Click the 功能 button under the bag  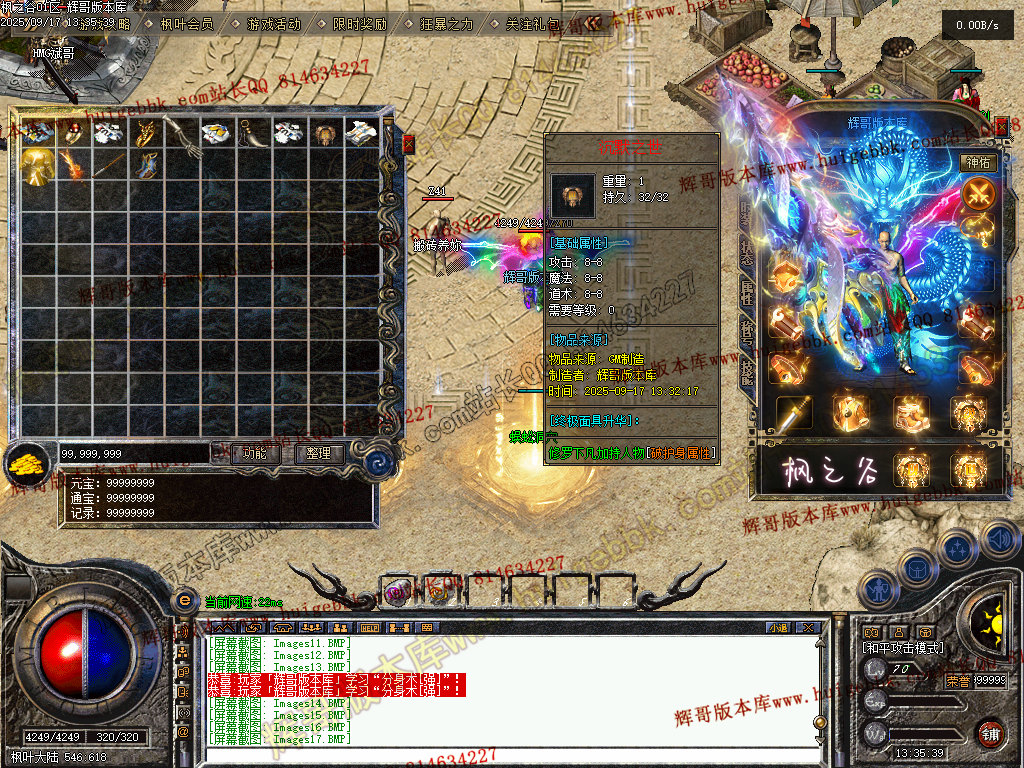point(254,453)
